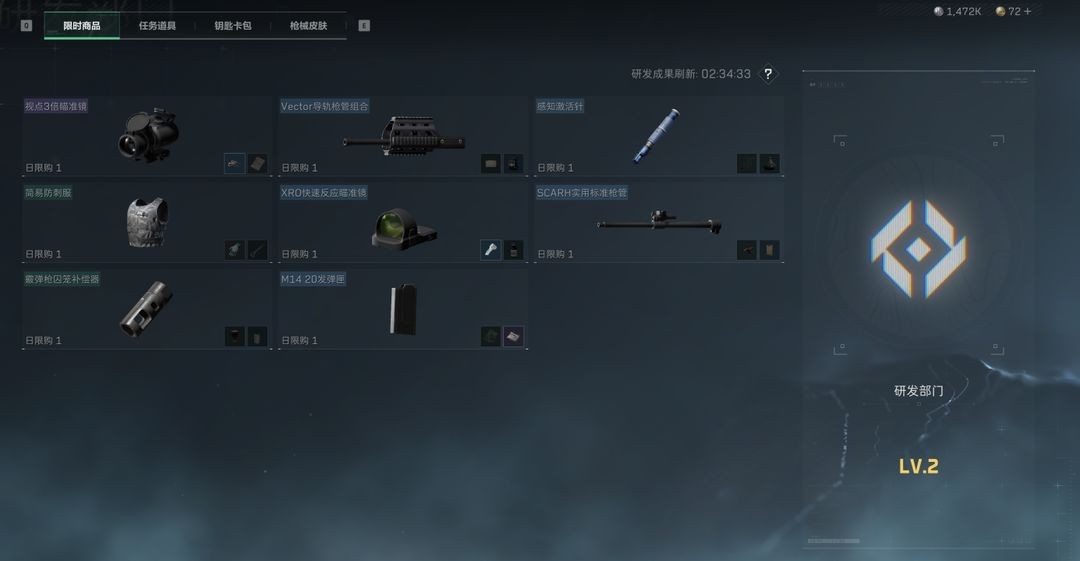This screenshot has width=1080, height=561.
Task: Choose the Vector导轨枪管组合 item
Action: click(403, 136)
